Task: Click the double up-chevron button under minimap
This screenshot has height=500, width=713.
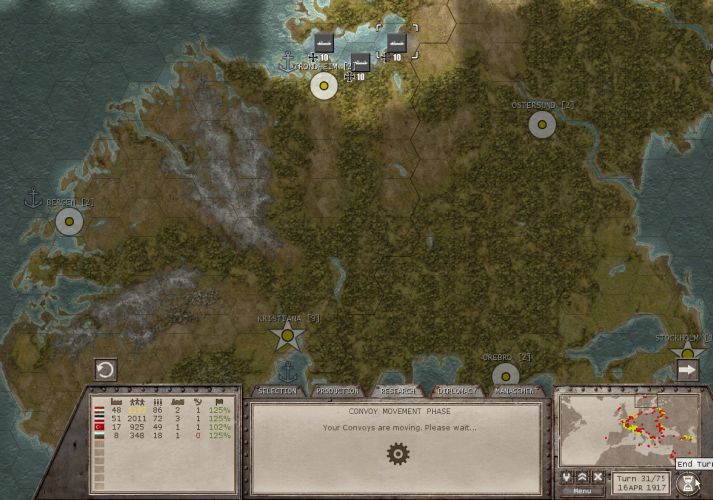Action: pos(582,477)
